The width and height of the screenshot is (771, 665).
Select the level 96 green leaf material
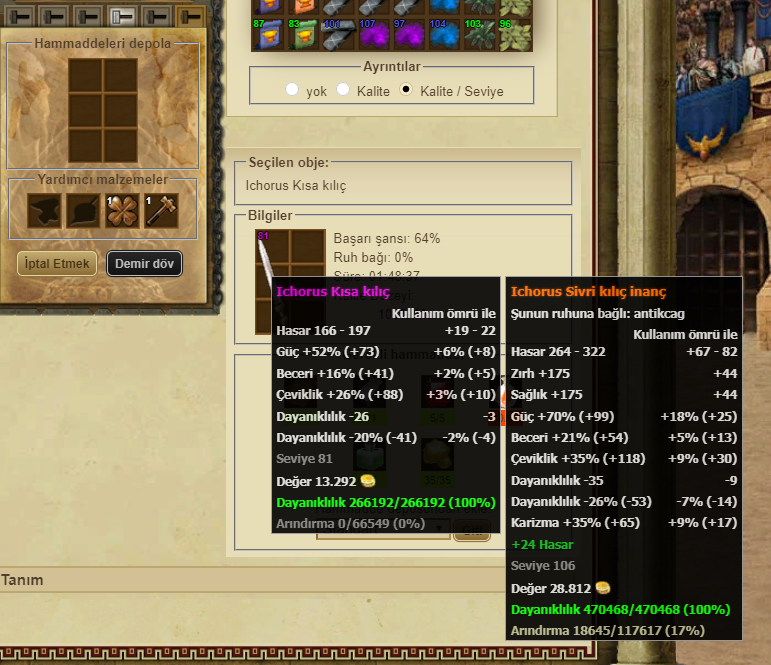click(x=513, y=33)
